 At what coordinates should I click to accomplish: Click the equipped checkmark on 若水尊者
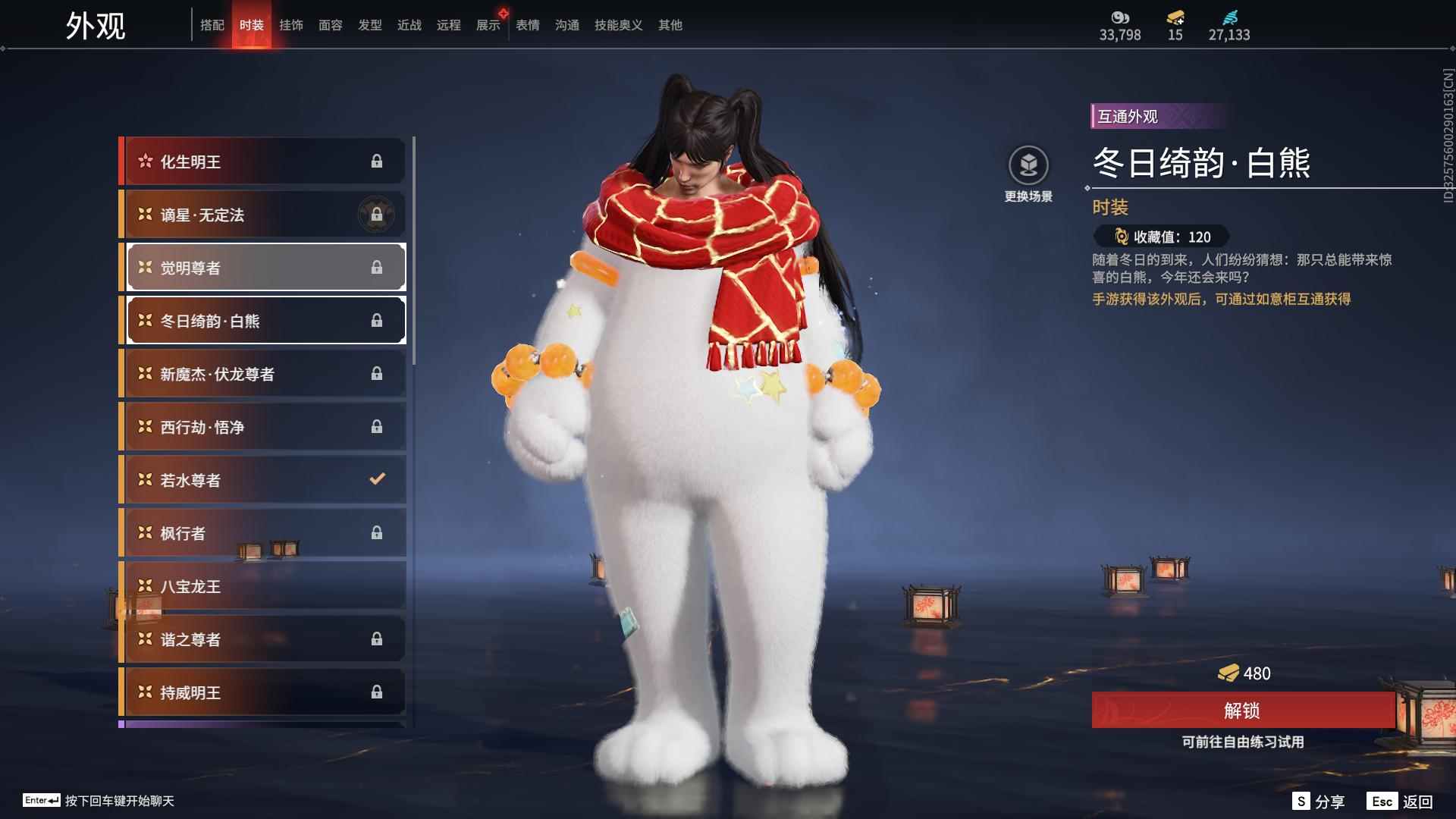click(x=377, y=479)
